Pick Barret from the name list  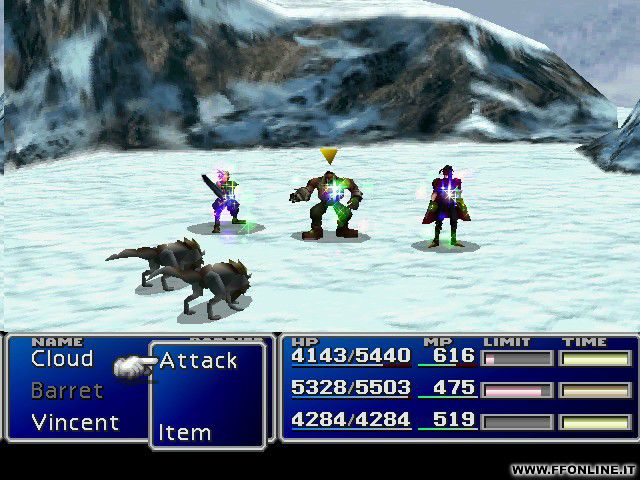point(67,391)
